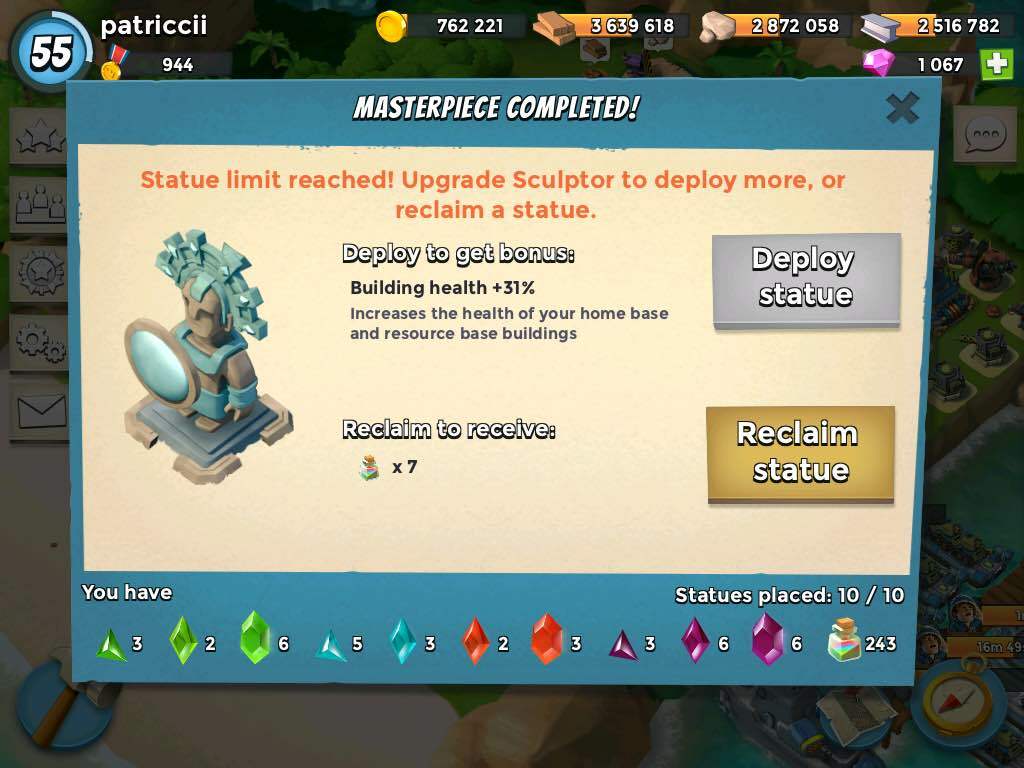
Task: Close the Masterpiece Completed dialog
Action: click(x=902, y=108)
